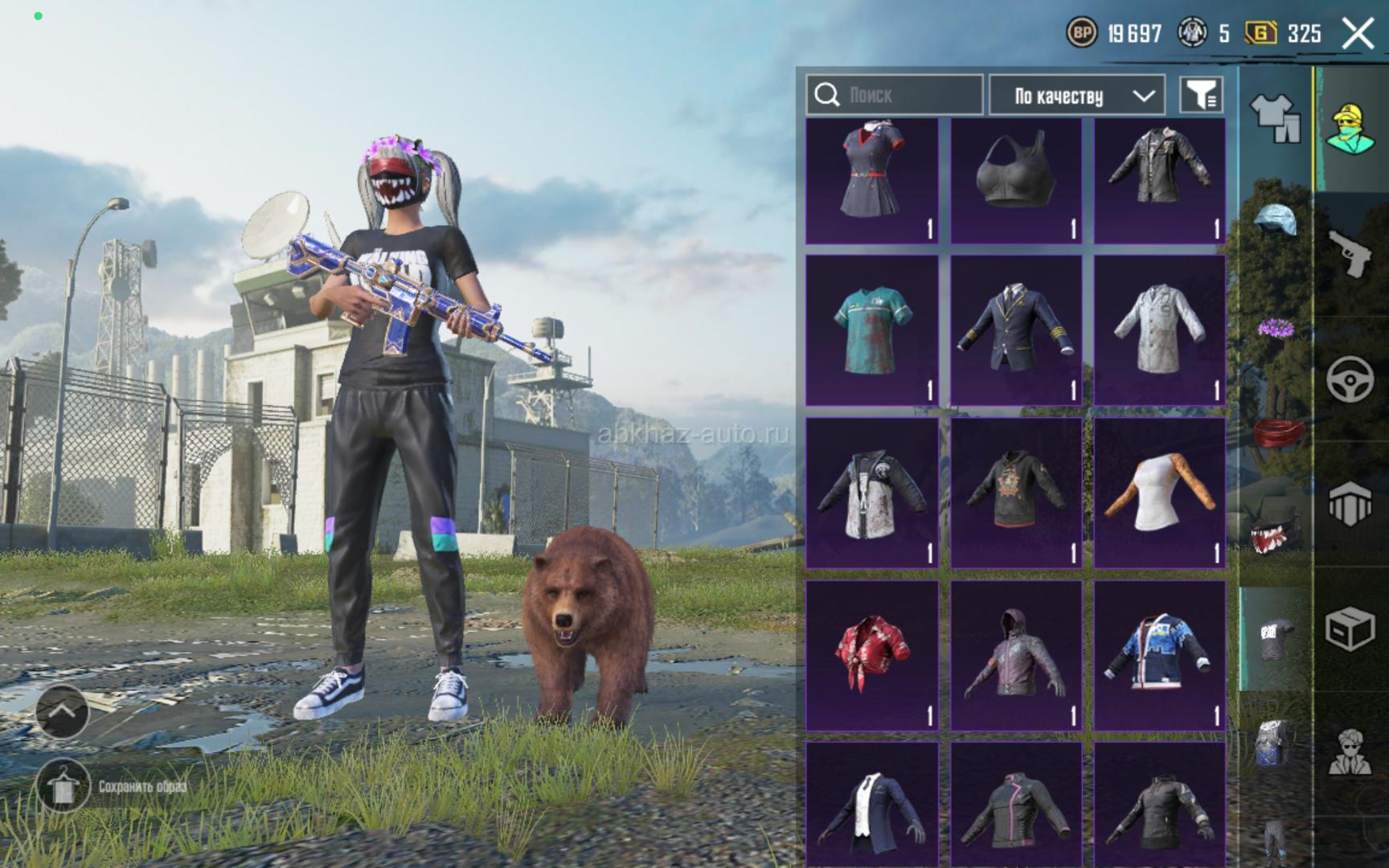
Task: Select the white top with orange sleeves
Action: (1160, 492)
